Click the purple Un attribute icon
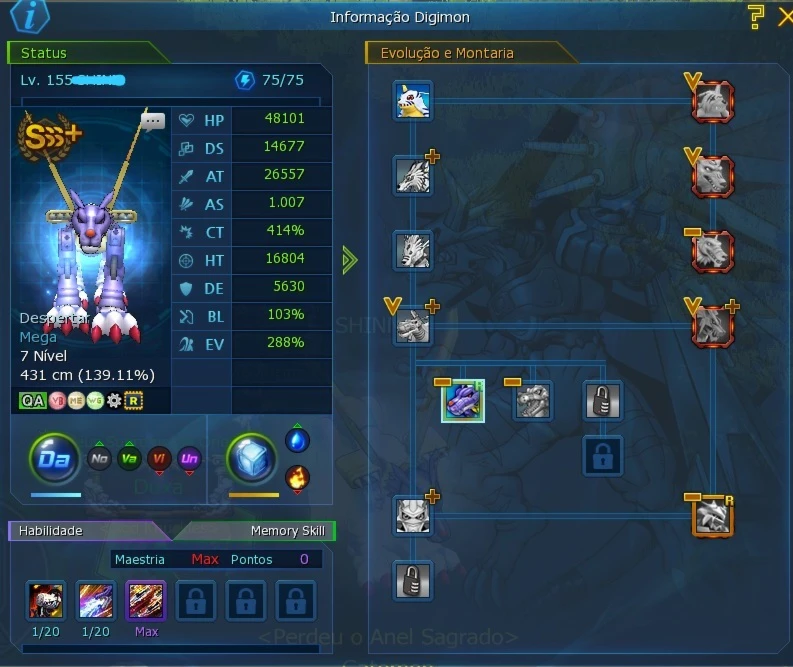The width and height of the screenshot is (793, 667). point(188,459)
